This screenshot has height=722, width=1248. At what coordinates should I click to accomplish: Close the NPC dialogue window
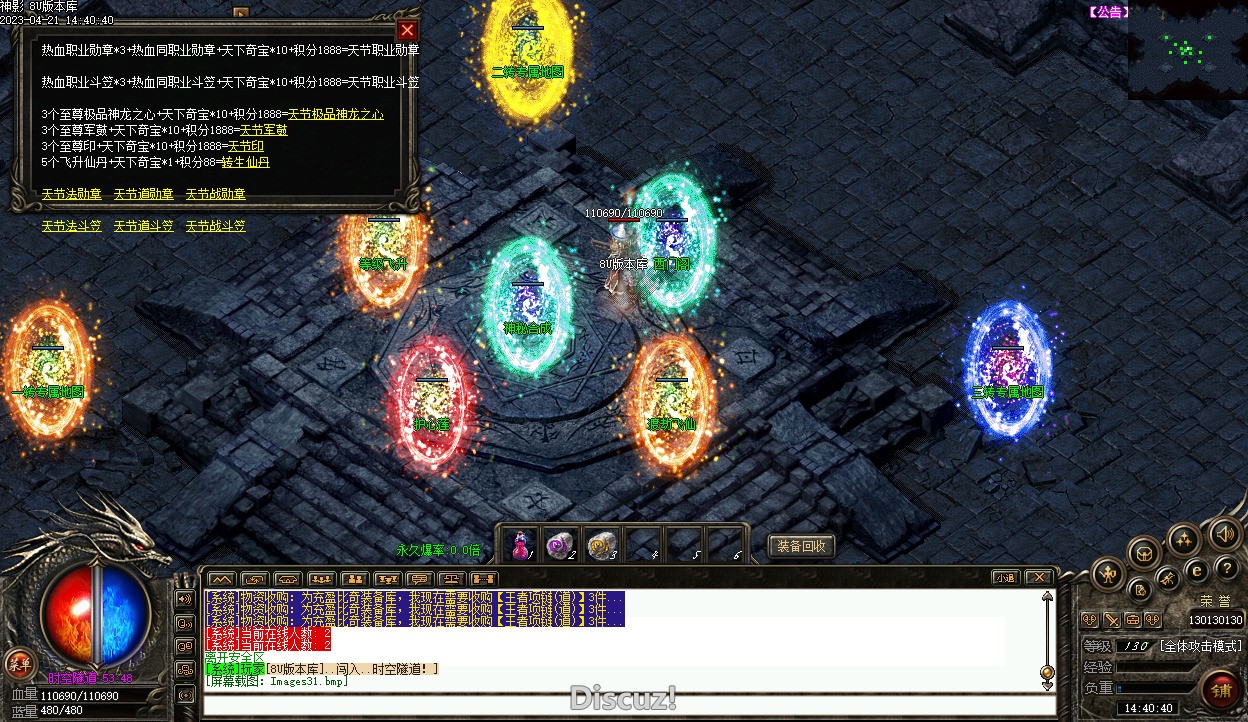coord(406,30)
